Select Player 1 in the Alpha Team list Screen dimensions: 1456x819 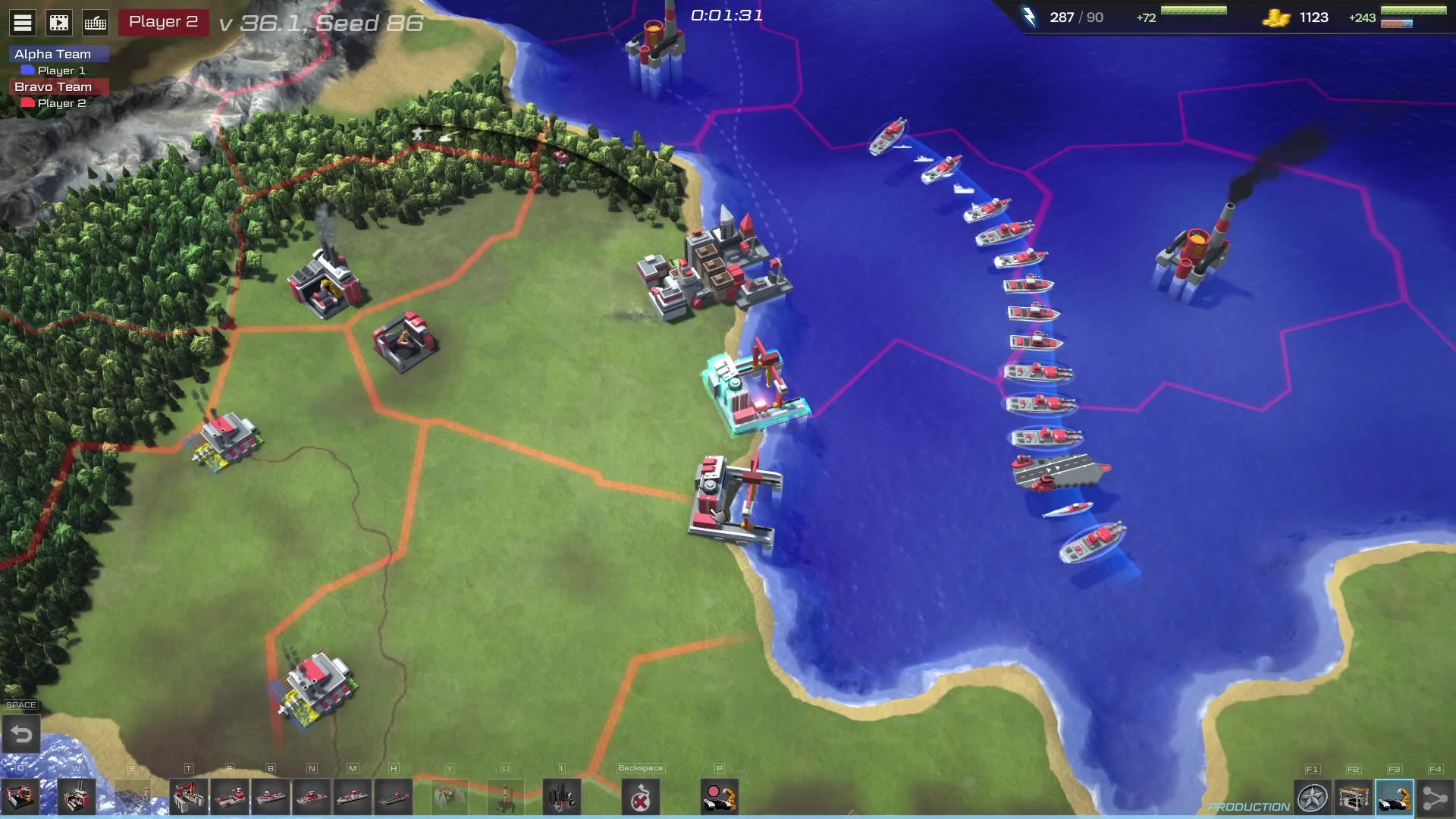tap(61, 71)
